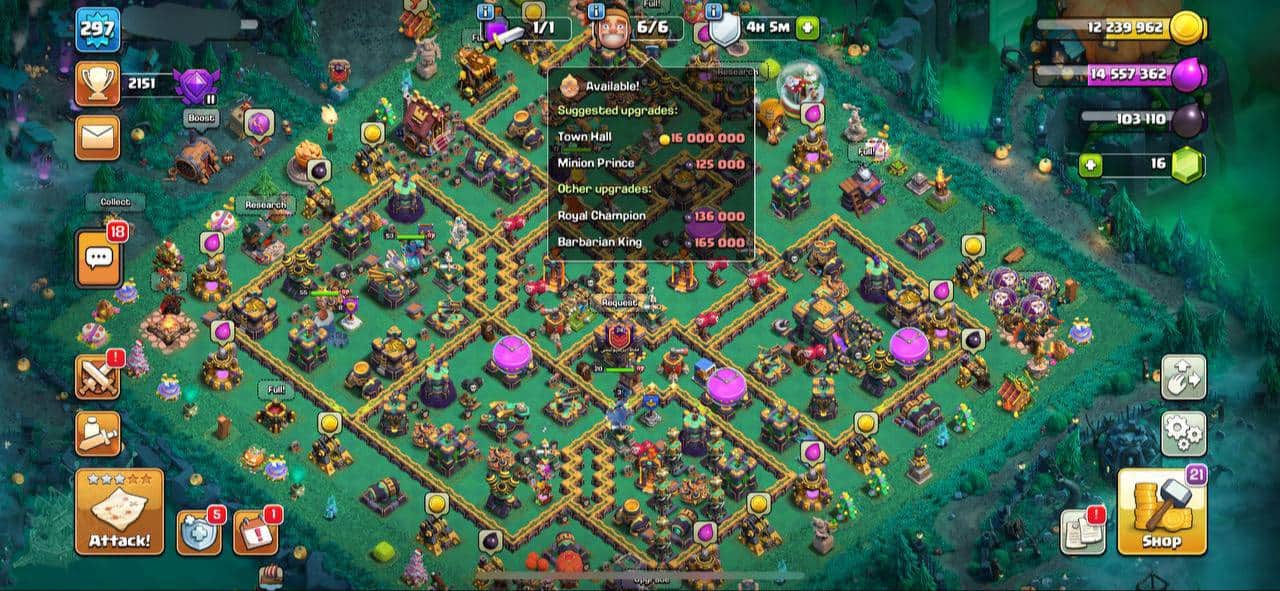The image size is (1280, 591).
Task: Choose the Minion Prince upgrade row
Action: [x=650, y=164]
